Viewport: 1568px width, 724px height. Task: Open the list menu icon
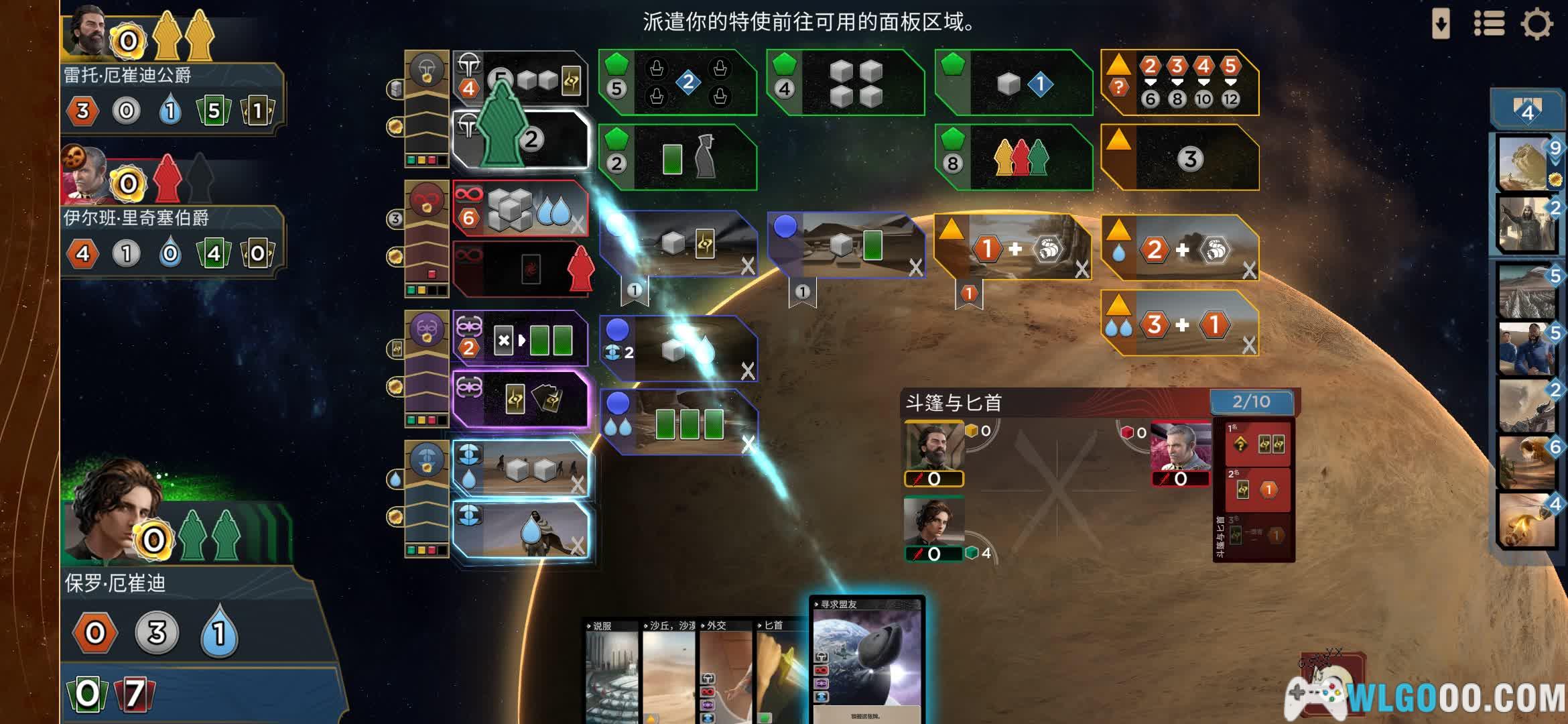click(x=1489, y=24)
